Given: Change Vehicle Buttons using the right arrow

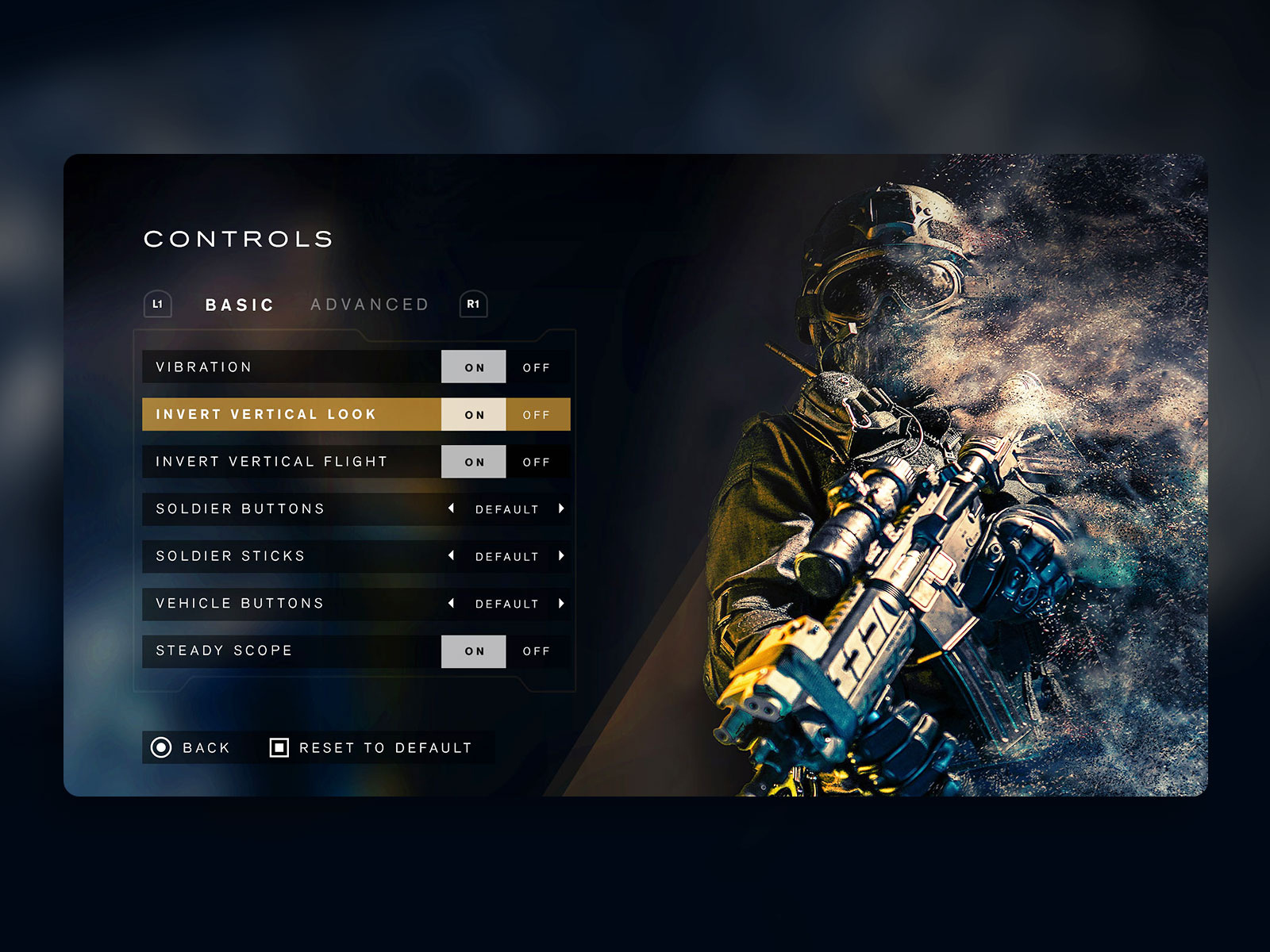Looking at the screenshot, I should click(x=560, y=604).
